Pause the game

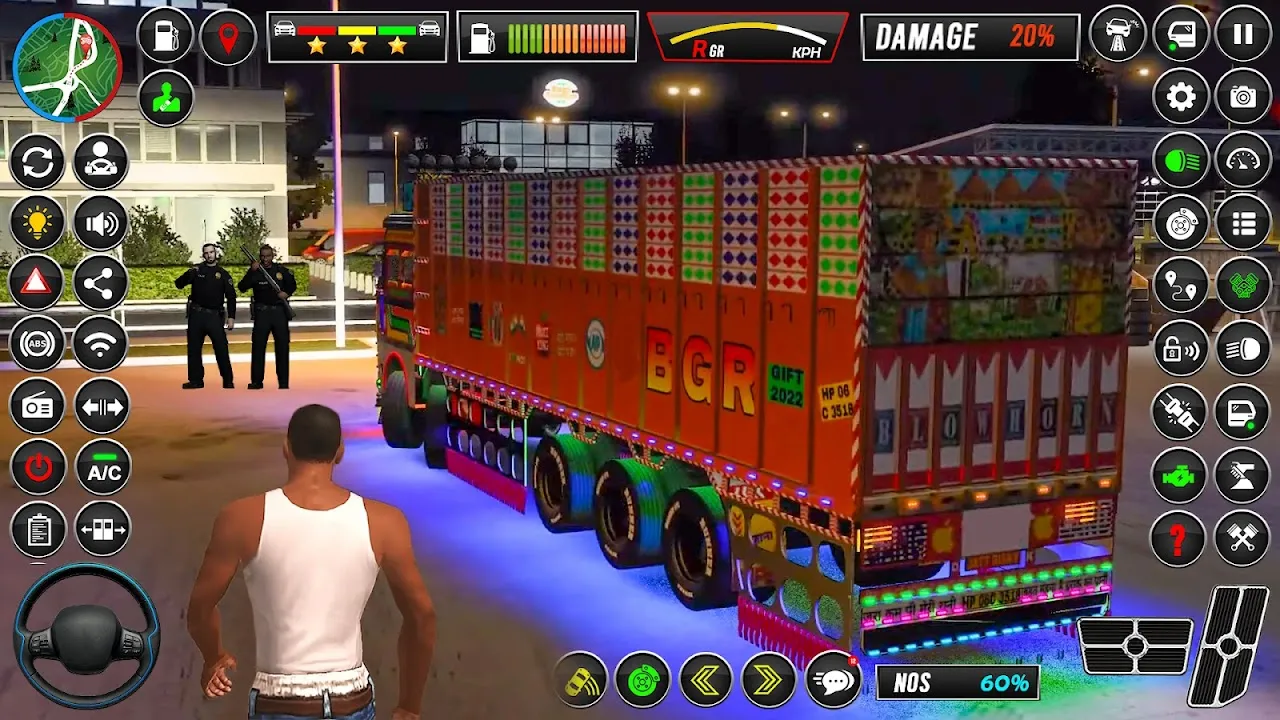pyautogui.click(x=1243, y=35)
